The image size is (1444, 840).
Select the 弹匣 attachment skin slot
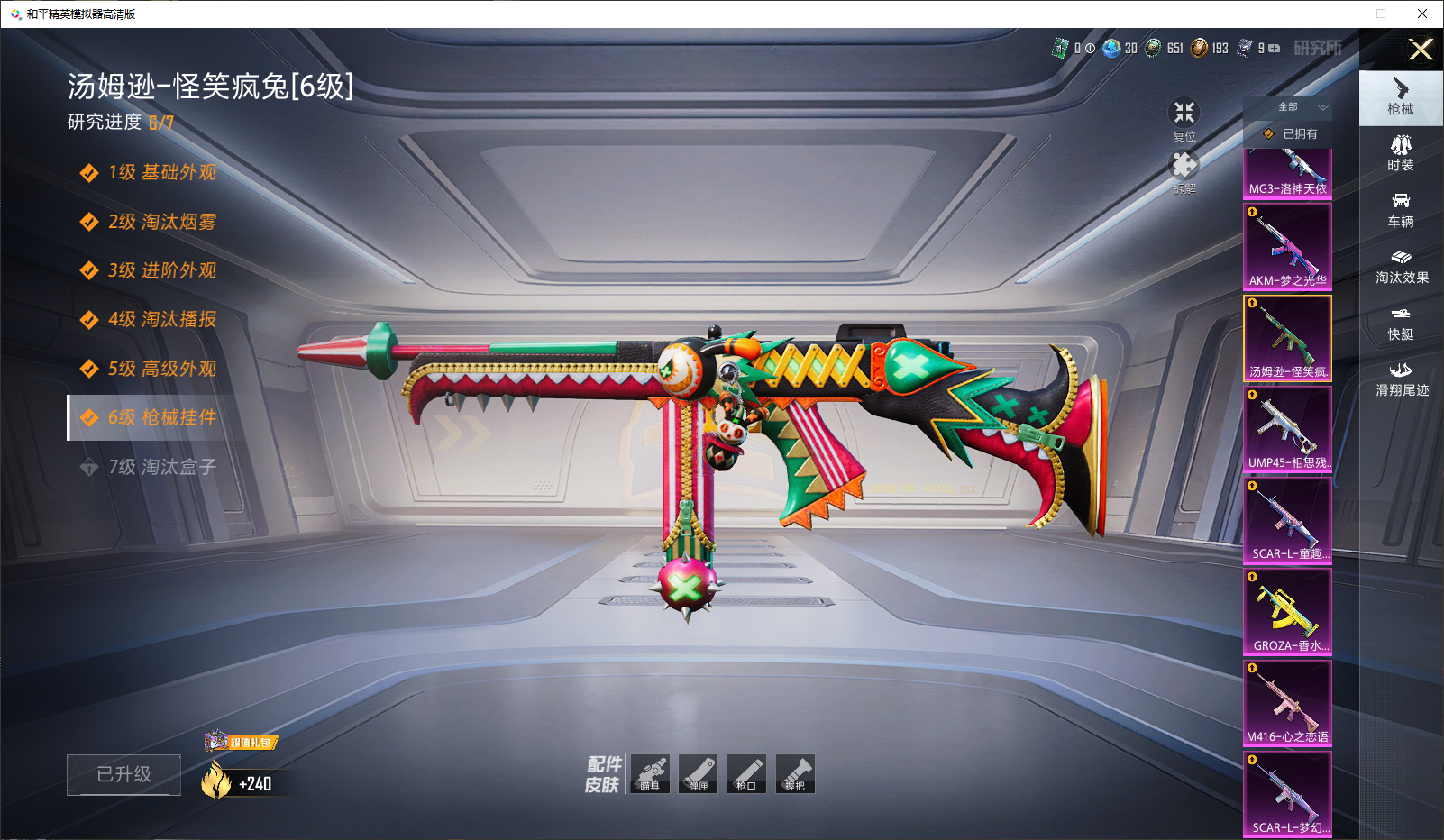(699, 774)
